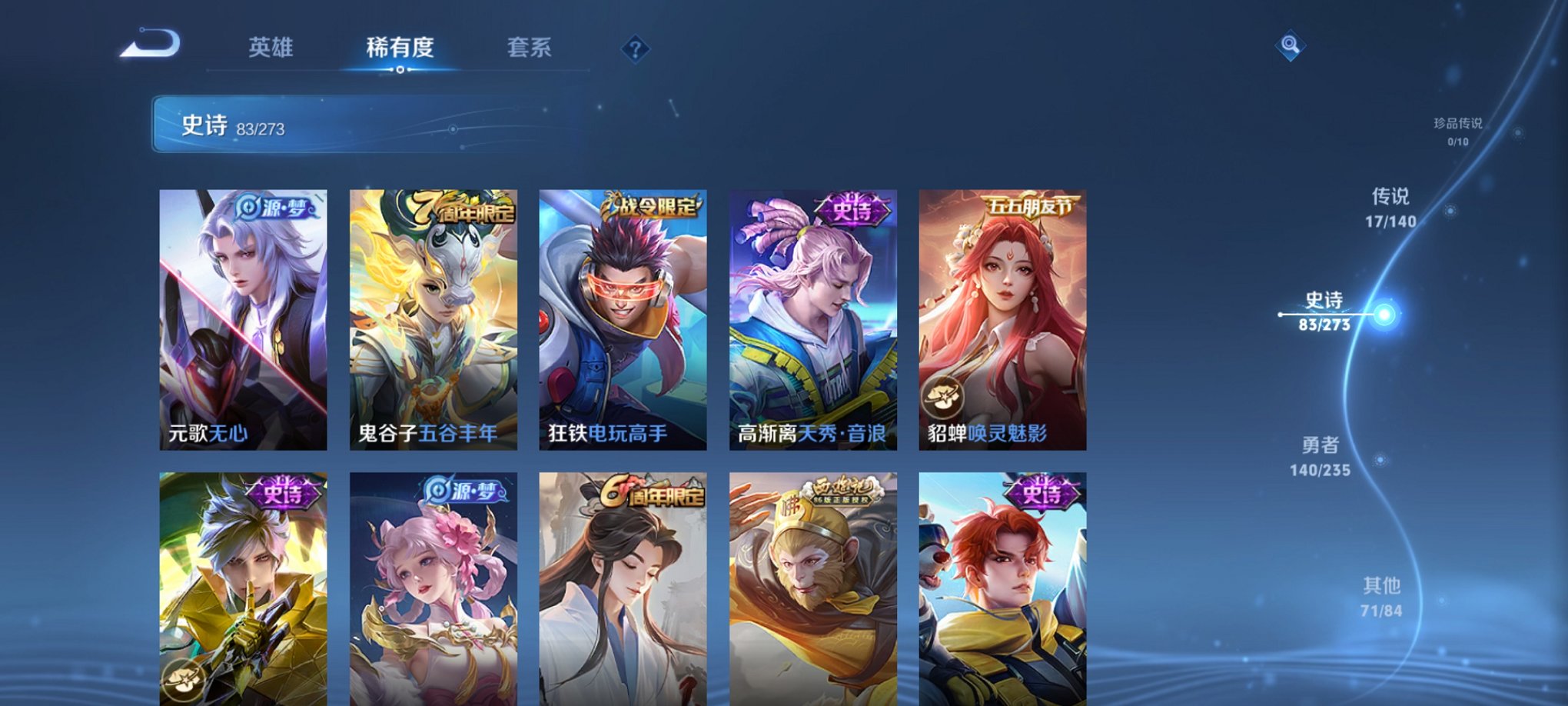Switch to the 套系 tab
Viewport: 1568px width, 706px height.
coord(530,46)
